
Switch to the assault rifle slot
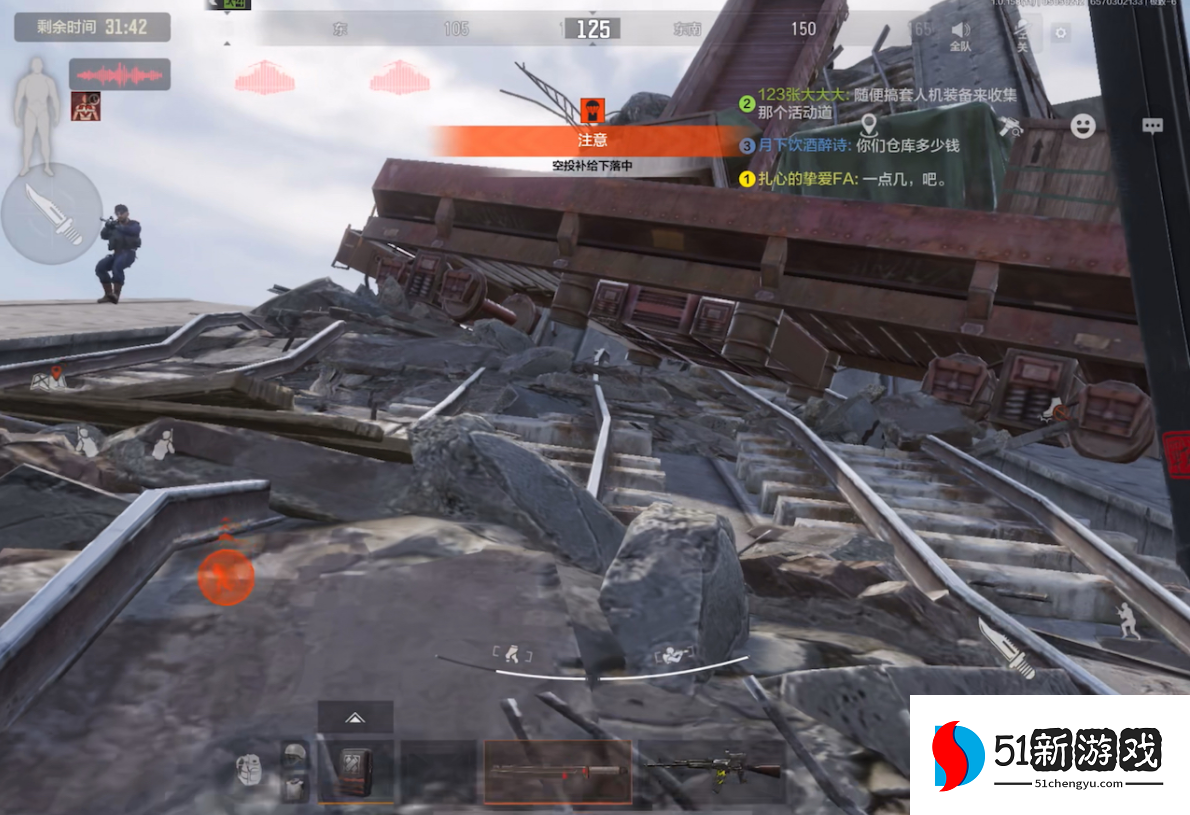coord(712,770)
